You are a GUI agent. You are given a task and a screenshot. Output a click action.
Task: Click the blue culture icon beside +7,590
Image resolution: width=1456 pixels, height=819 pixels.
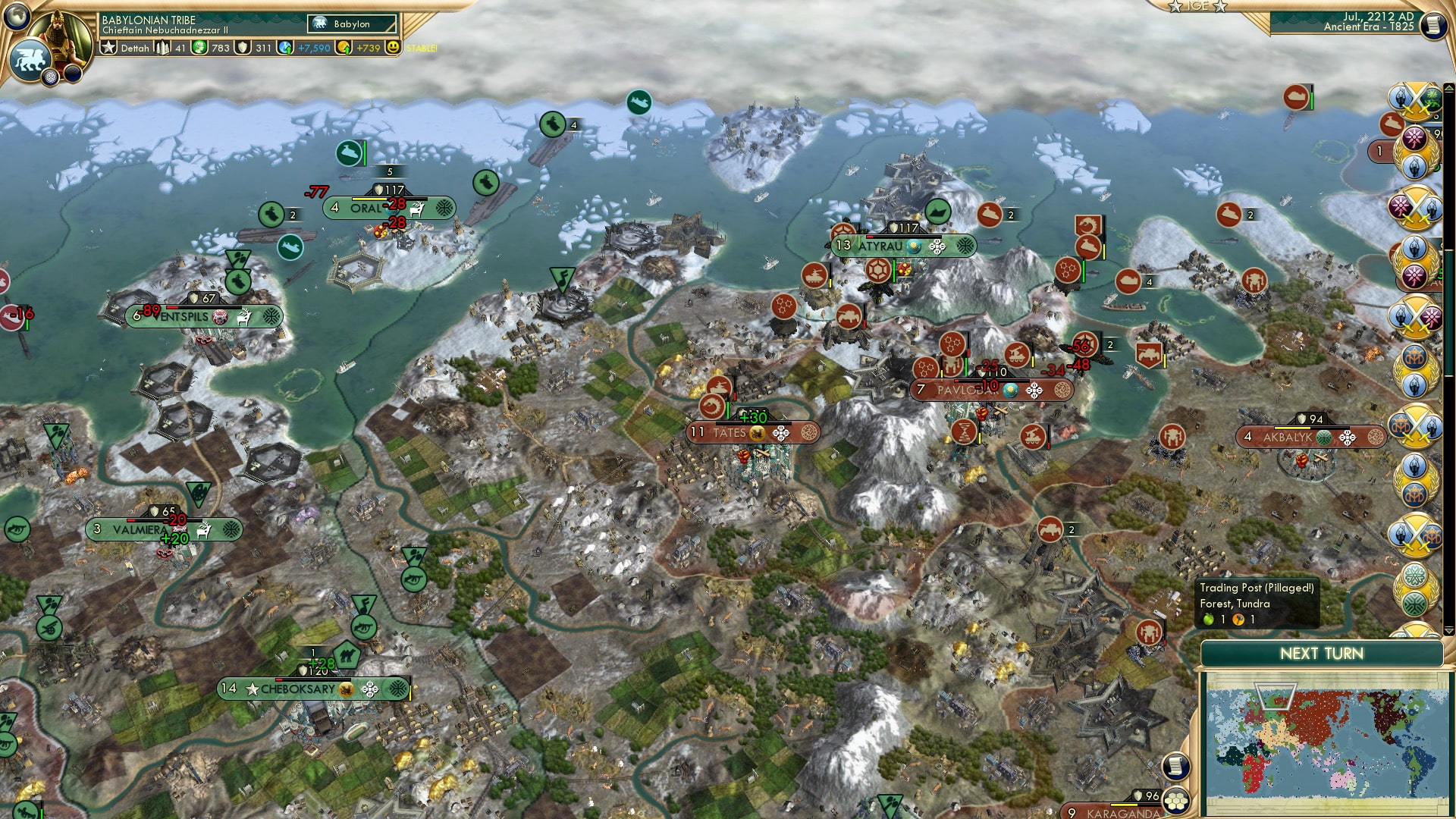pyautogui.click(x=286, y=48)
